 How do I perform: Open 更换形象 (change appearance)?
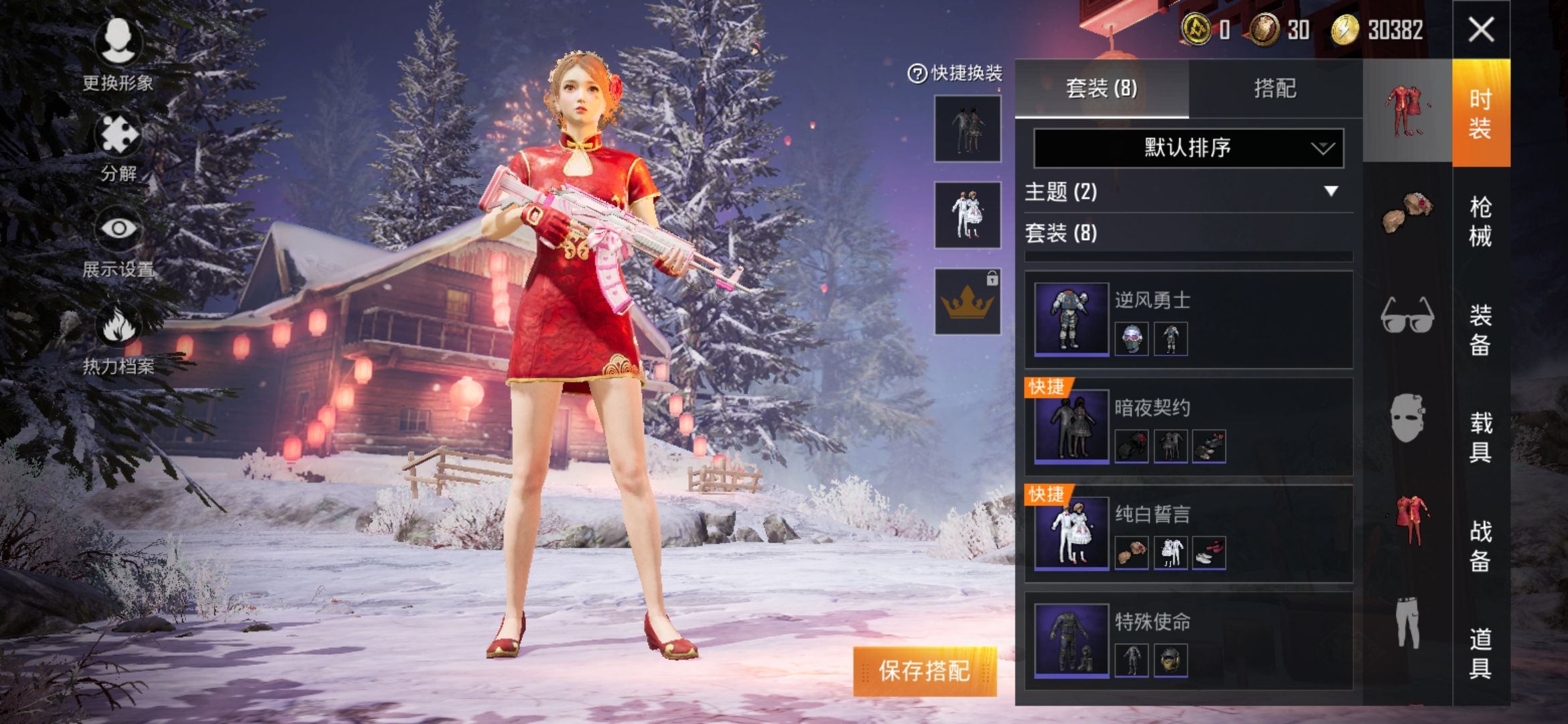click(x=118, y=53)
